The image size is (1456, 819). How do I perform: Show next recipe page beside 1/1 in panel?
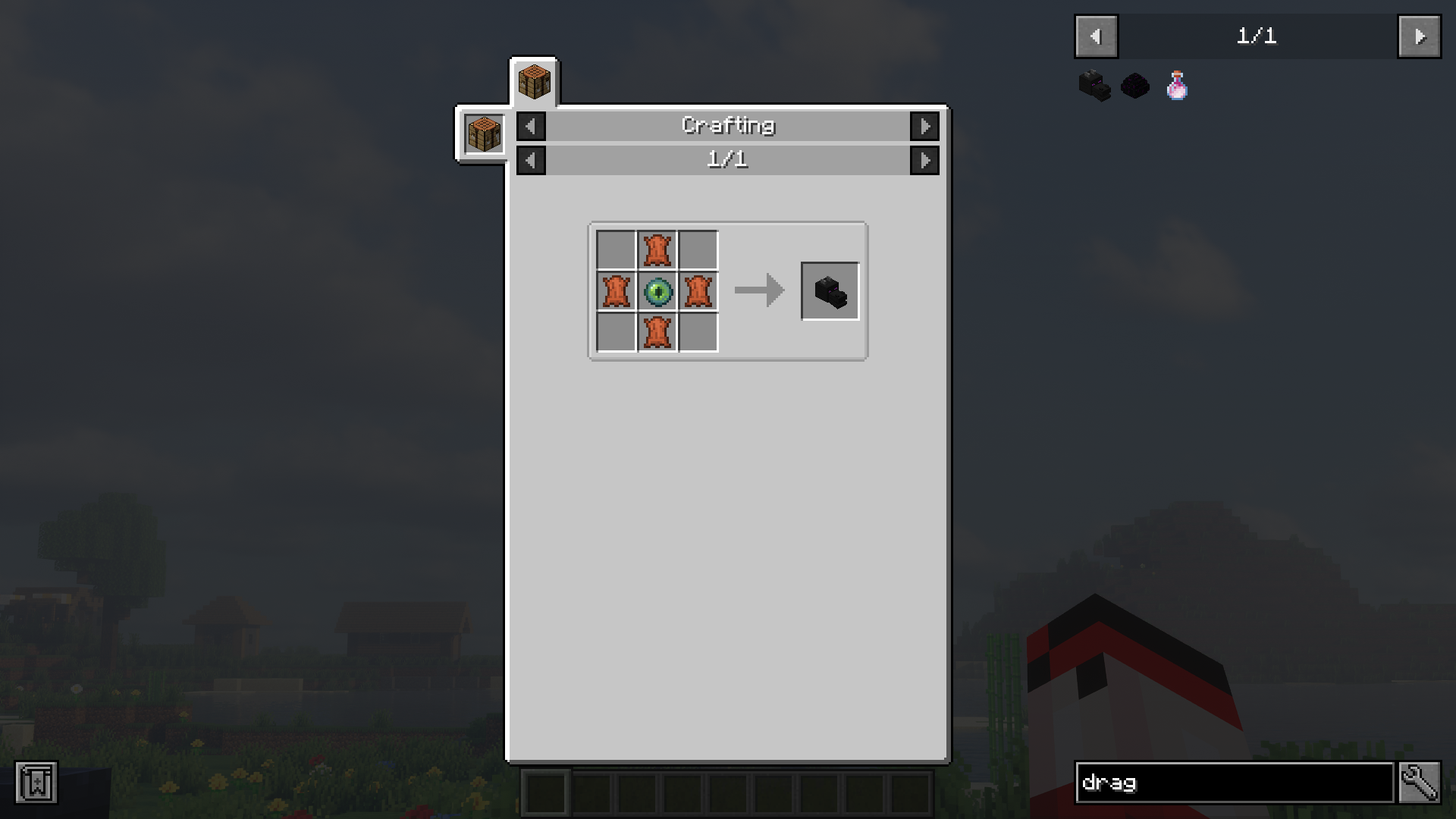(x=924, y=160)
